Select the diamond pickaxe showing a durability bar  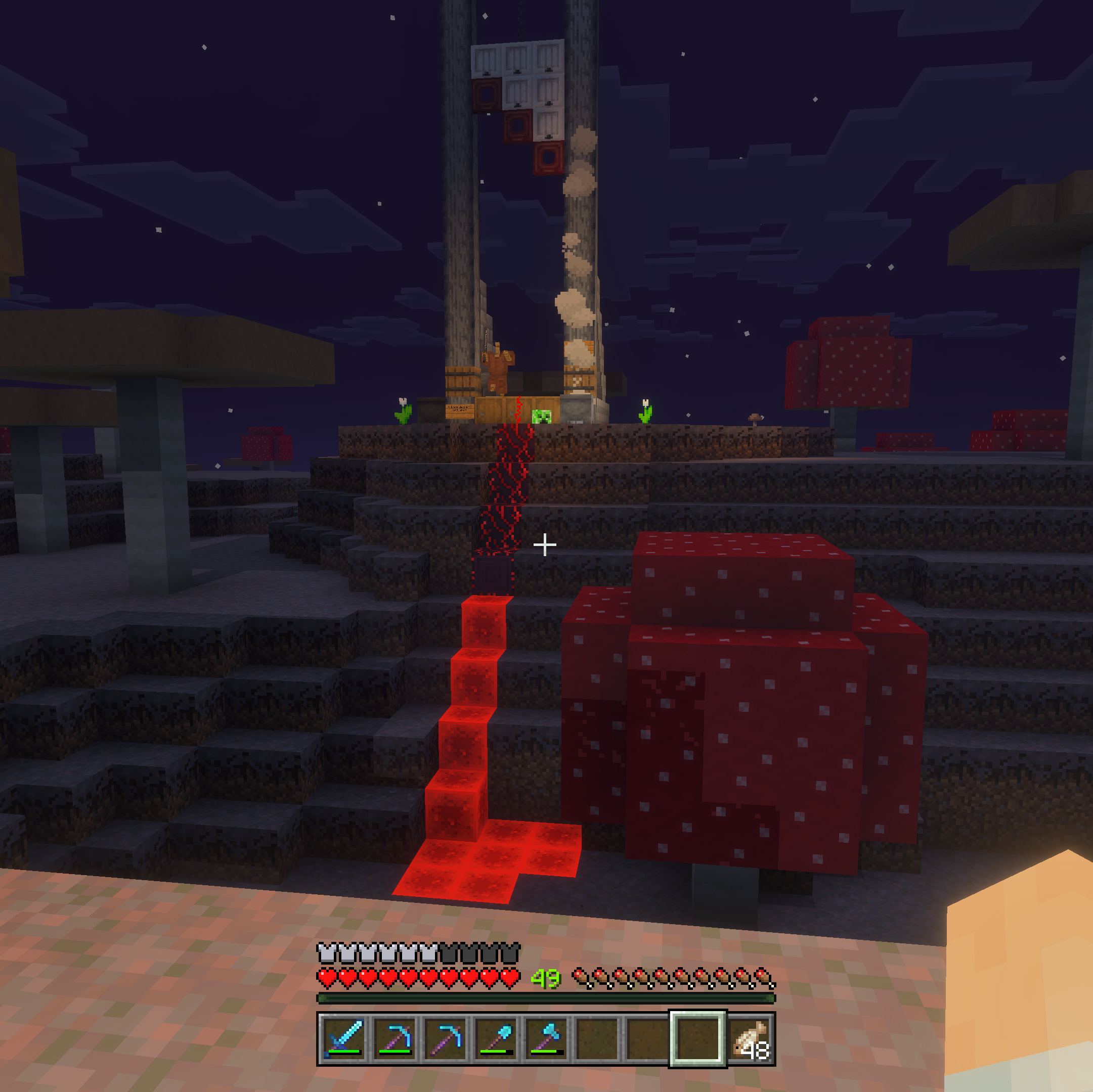click(395, 1038)
